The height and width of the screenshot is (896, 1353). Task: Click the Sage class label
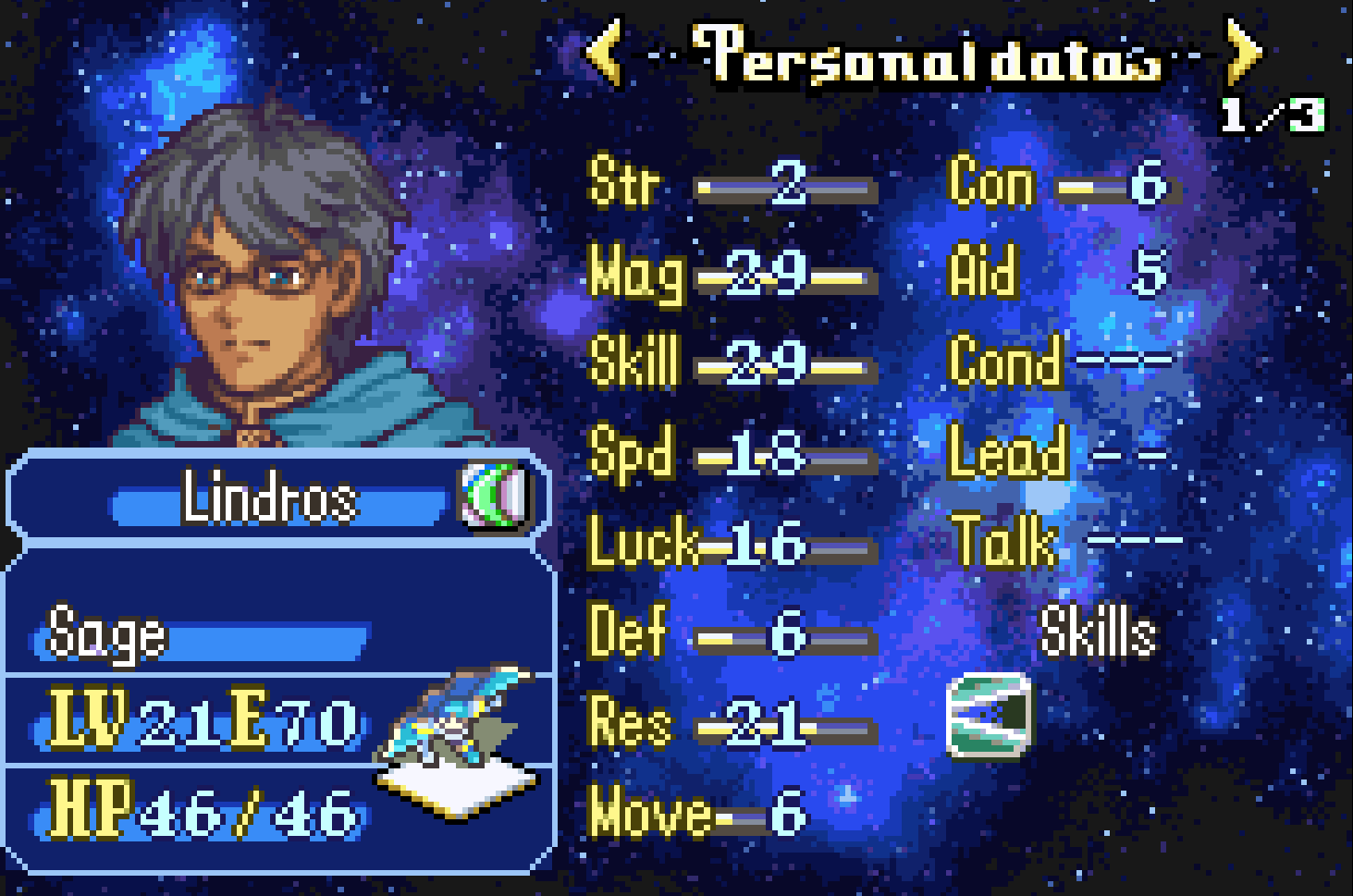click(x=107, y=634)
